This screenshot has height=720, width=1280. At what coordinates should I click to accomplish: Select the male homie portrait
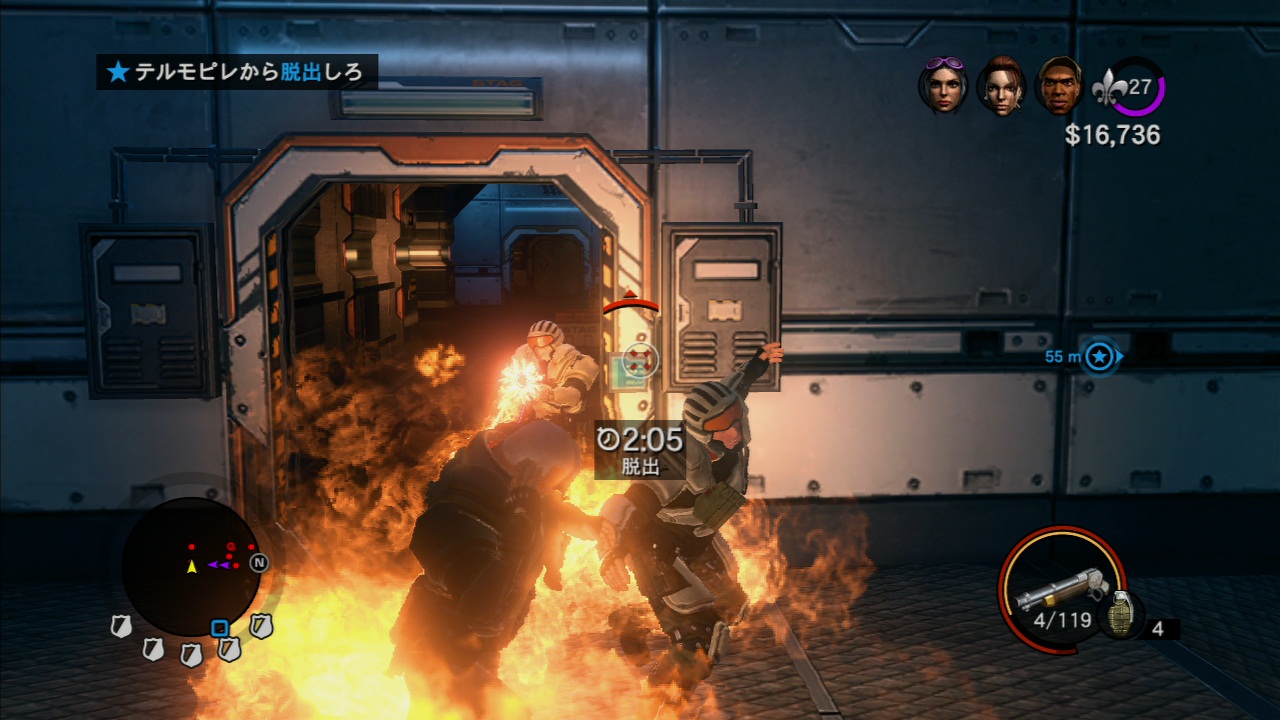(1059, 86)
